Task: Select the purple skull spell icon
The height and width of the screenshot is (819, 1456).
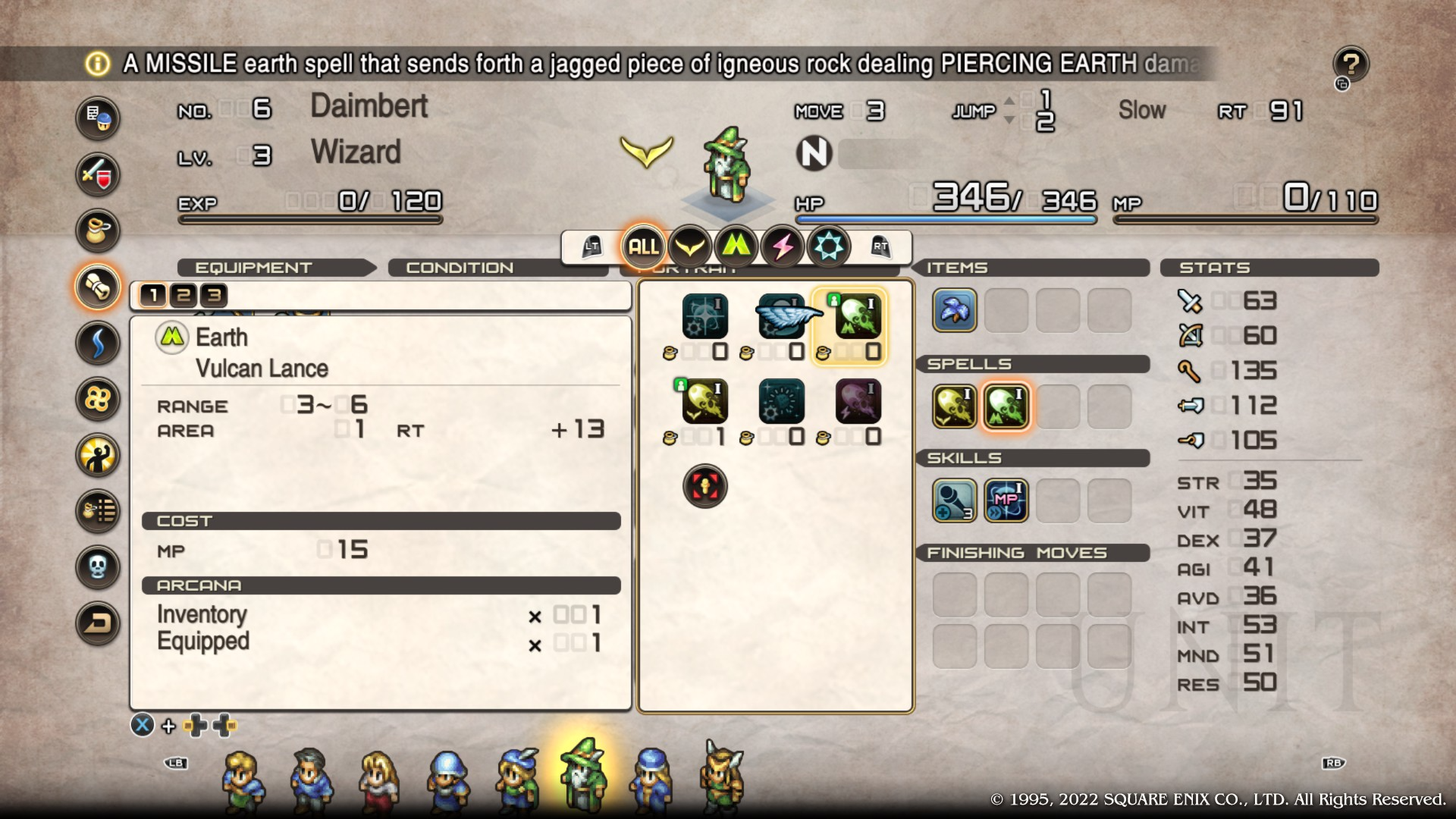Action: tap(858, 401)
